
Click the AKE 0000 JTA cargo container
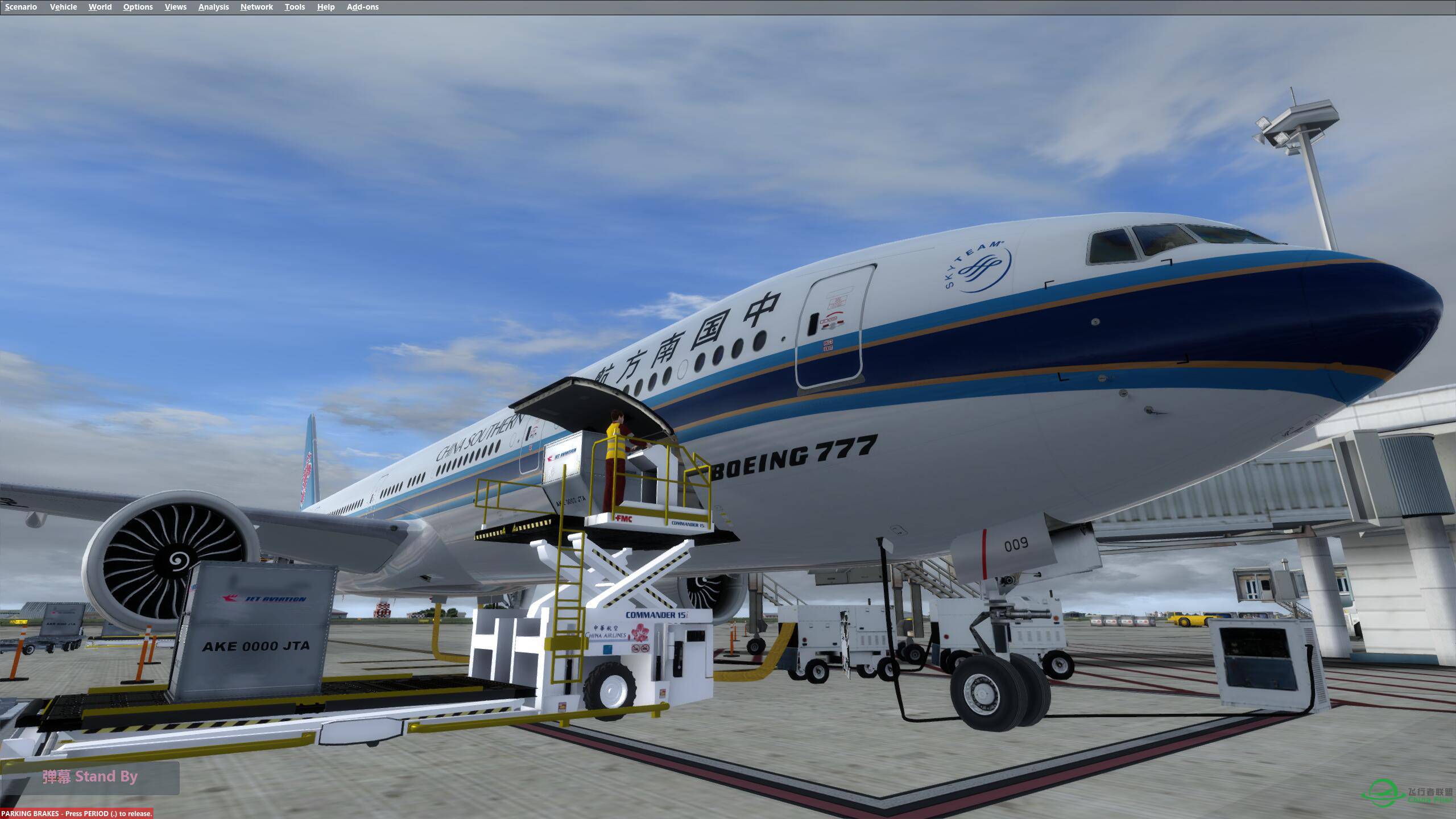pos(256,646)
